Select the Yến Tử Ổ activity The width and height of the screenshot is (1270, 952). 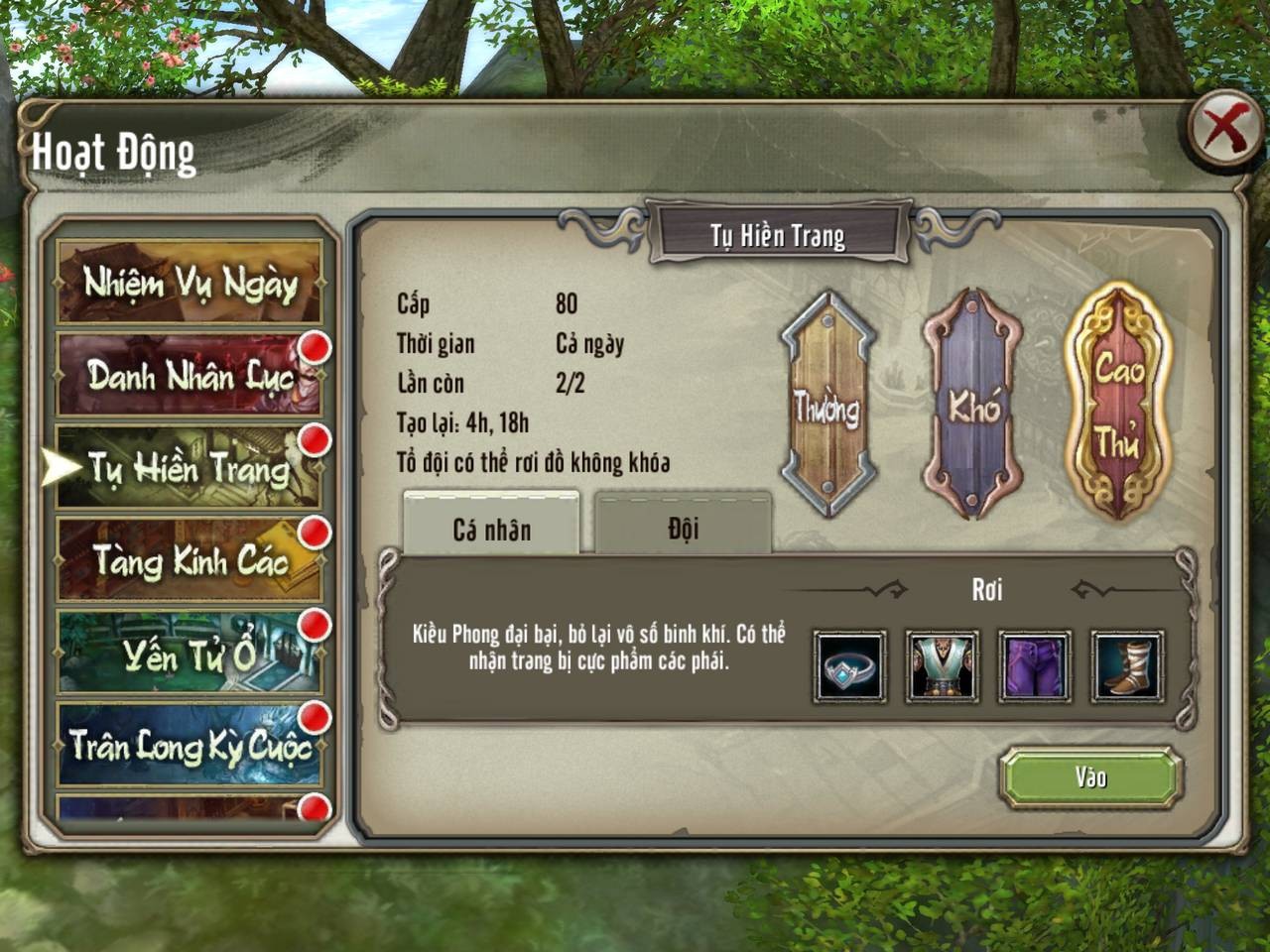[x=189, y=654]
